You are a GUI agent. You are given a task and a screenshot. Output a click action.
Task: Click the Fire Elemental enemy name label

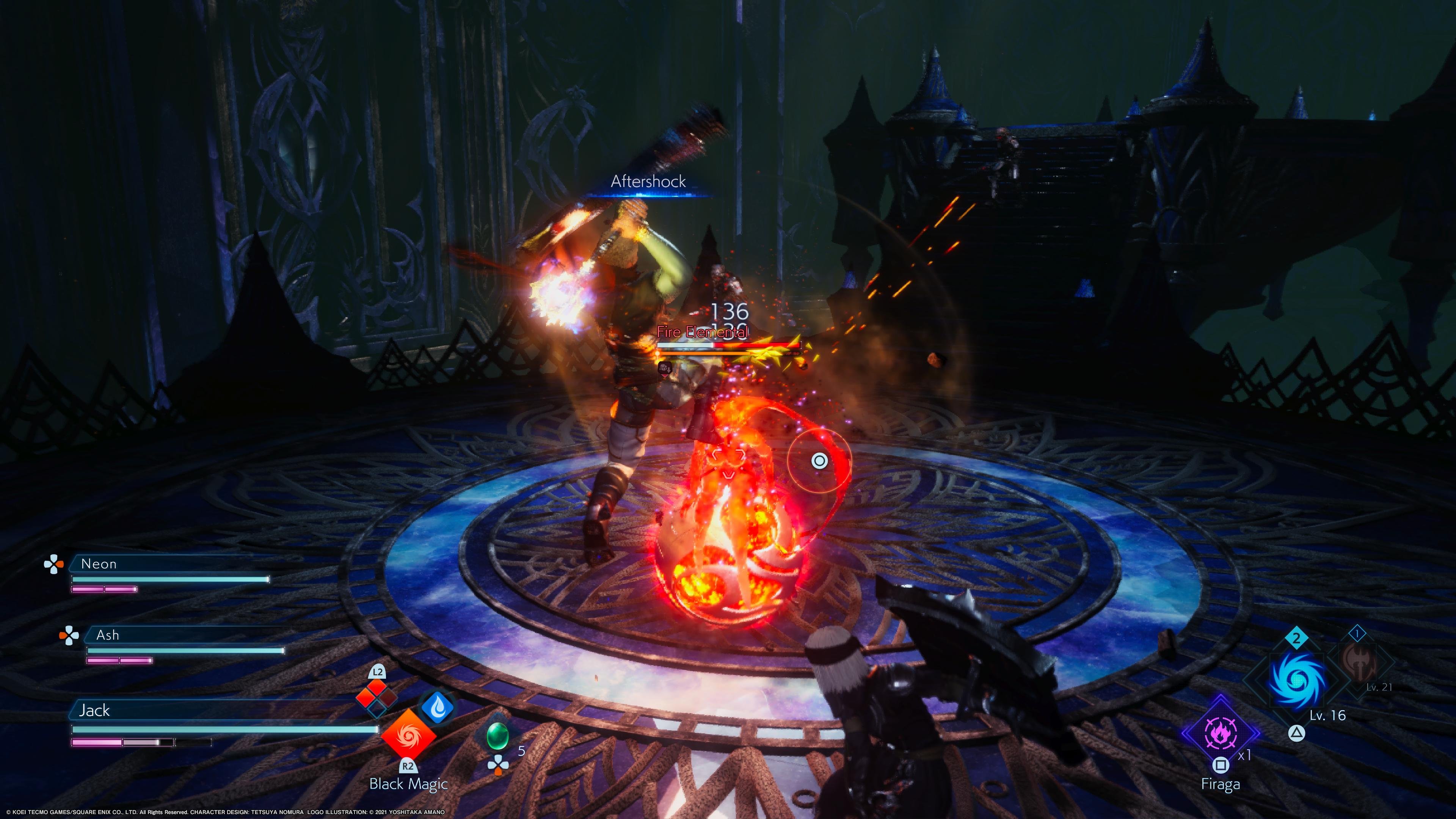[x=702, y=332]
